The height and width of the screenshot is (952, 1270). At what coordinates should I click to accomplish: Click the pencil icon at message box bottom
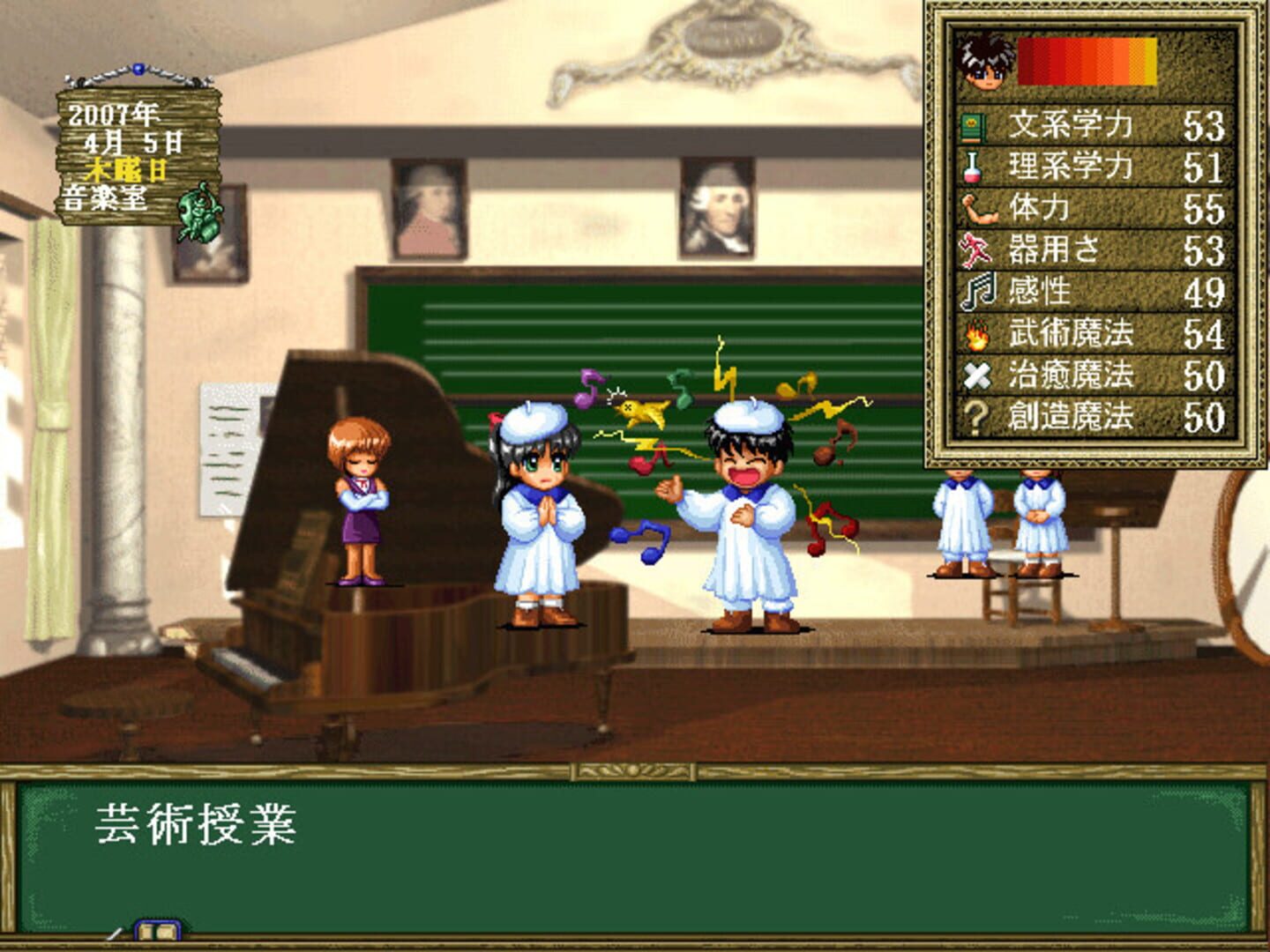pyautogui.click(x=114, y=933)
